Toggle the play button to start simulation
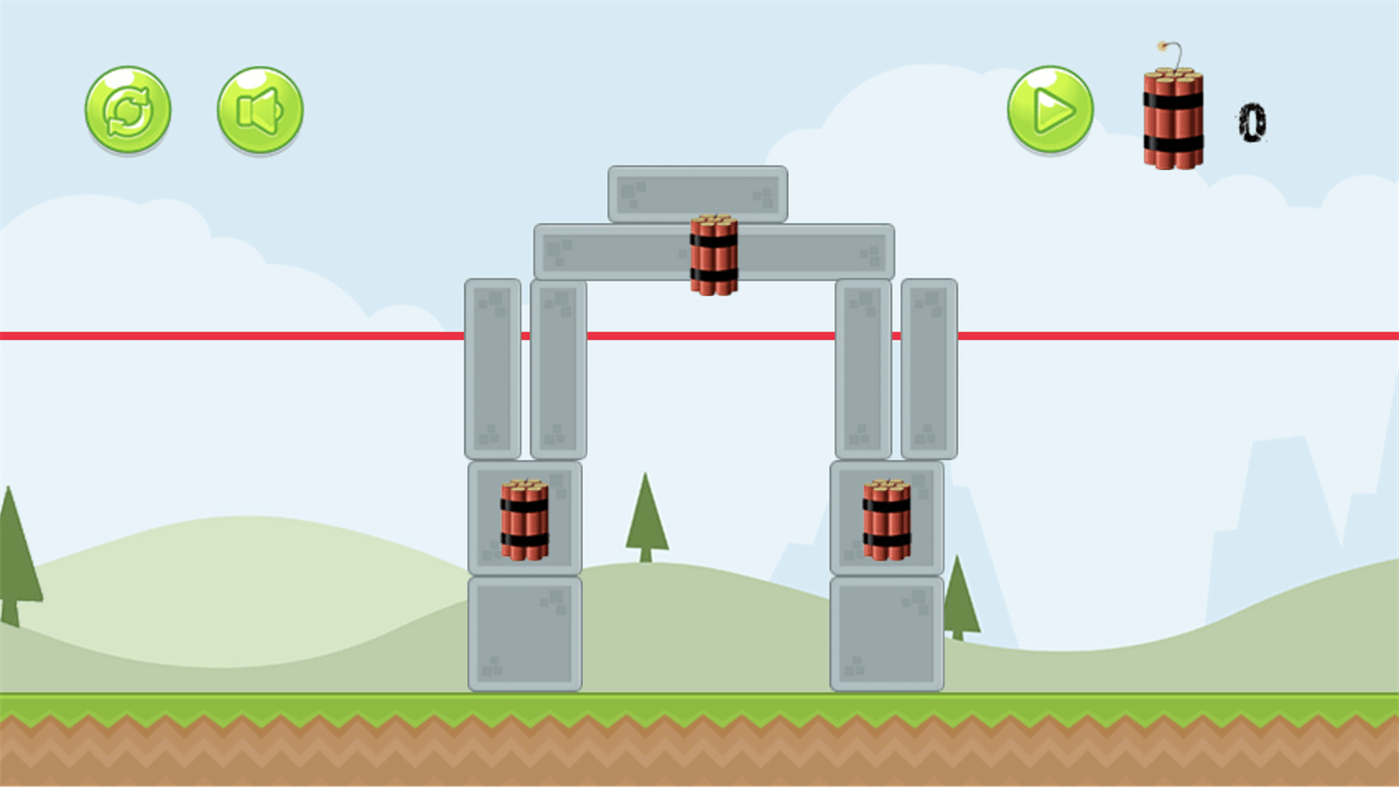1399x787 pixels. point(1048,110)
